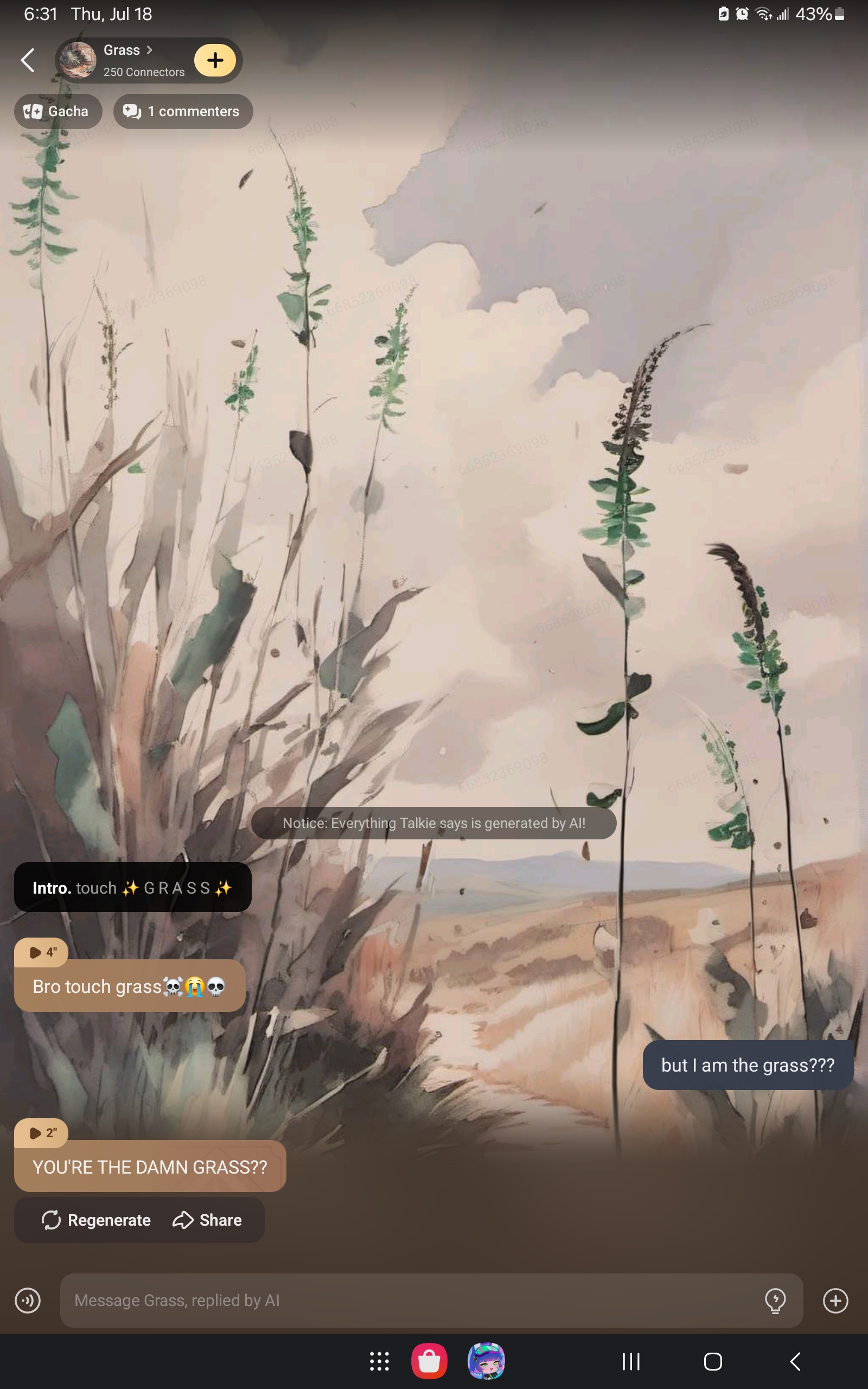The image size is (868, 1389).
Task: Play the 2-second voice clip
Action: click(41, 1132)
